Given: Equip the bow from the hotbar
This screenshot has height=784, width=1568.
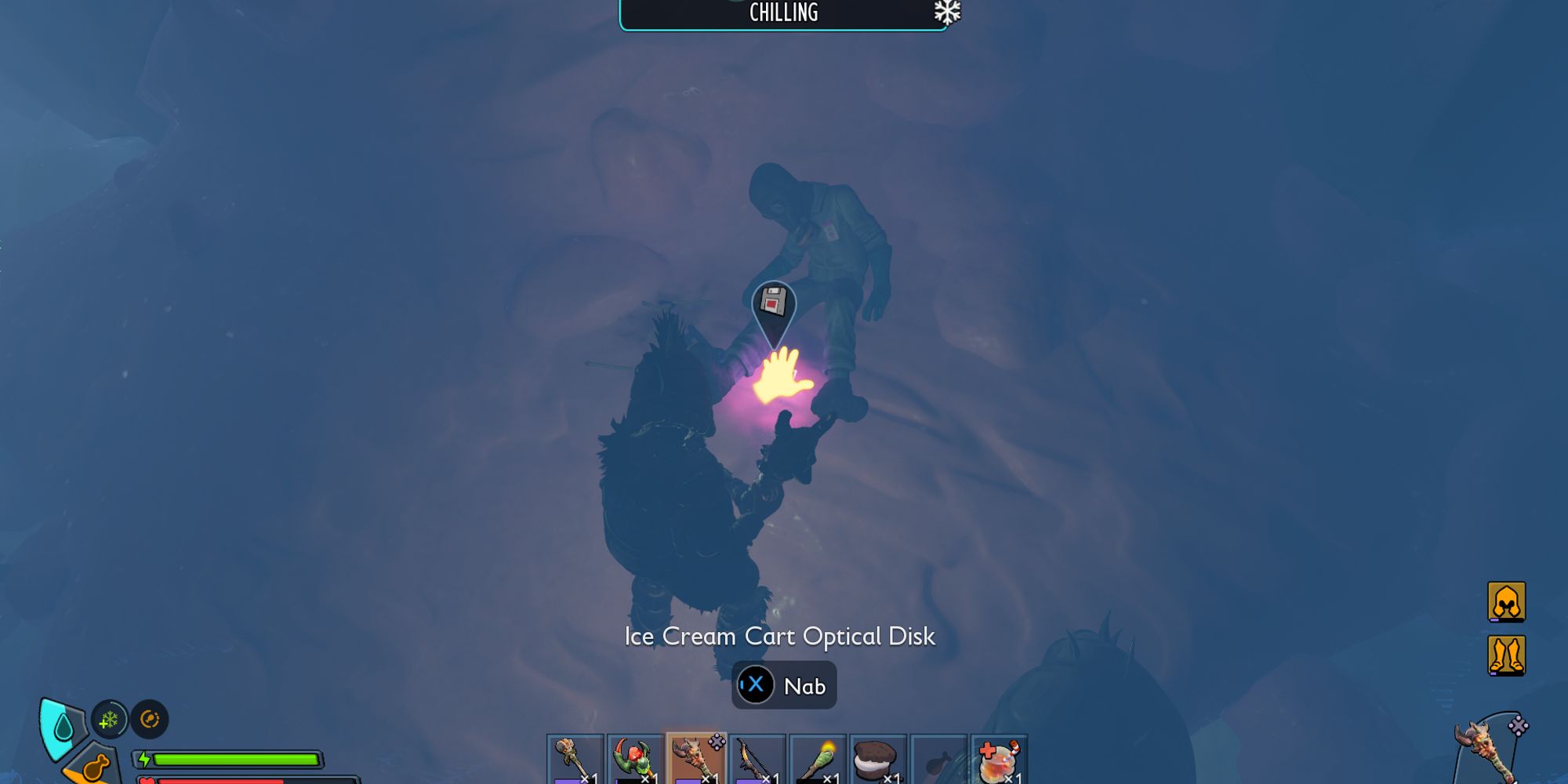Looking at the screenshot, I should pos(757,759).
